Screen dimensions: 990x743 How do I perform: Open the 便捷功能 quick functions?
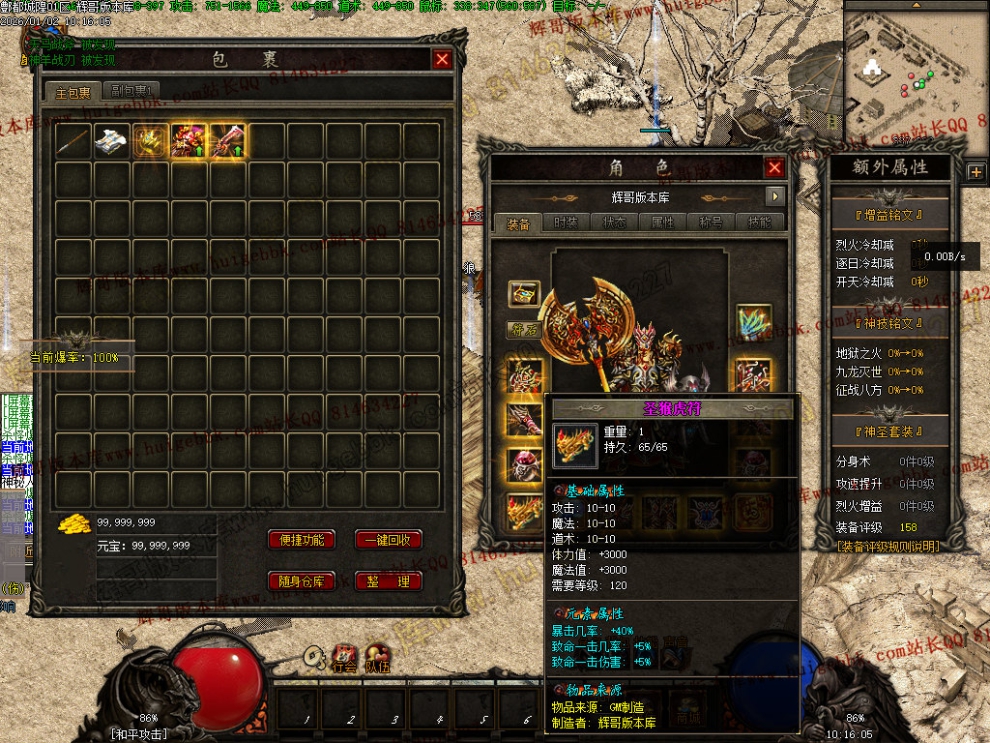click(x=302, y=540)
